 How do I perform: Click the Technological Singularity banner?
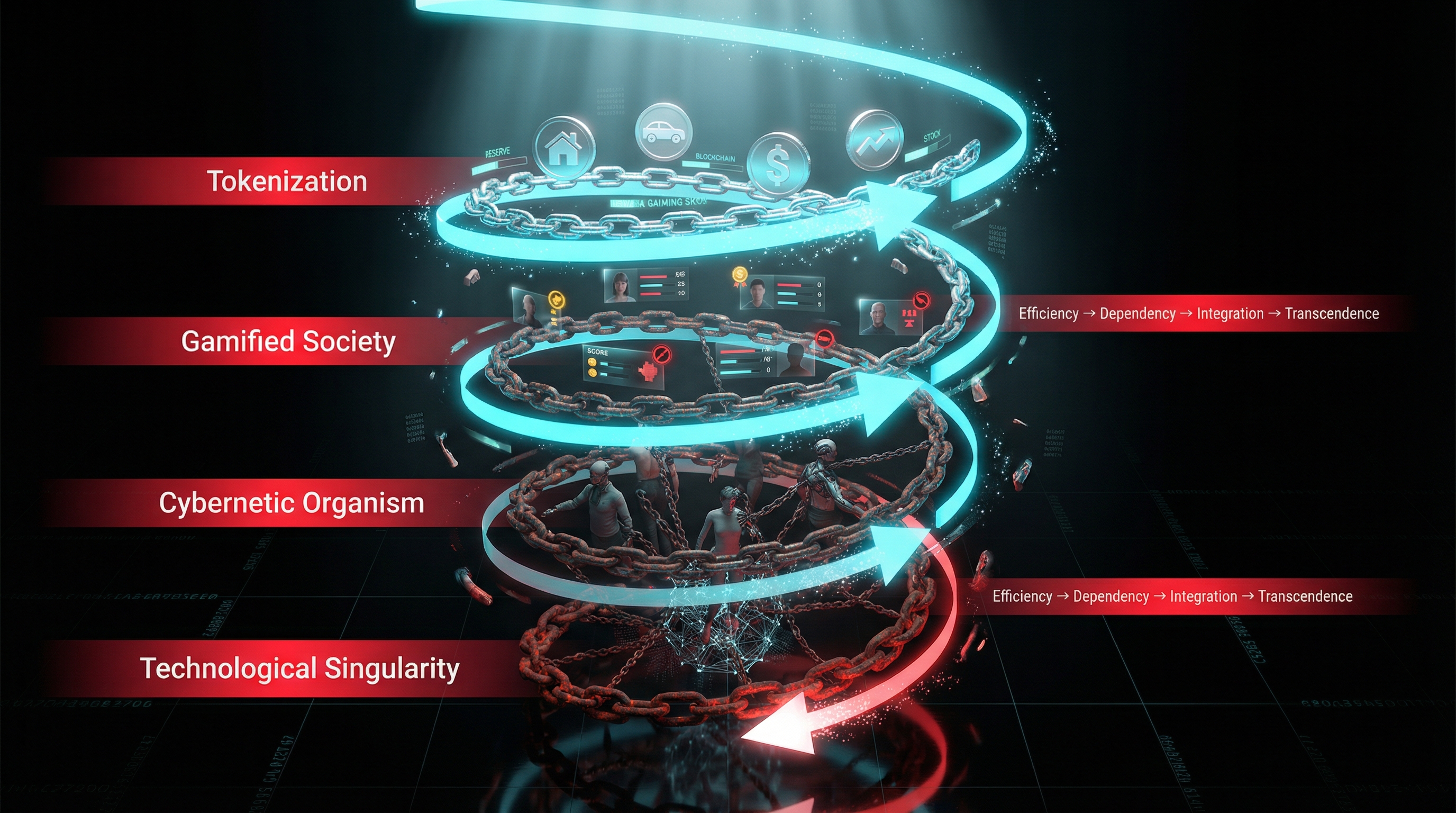[x=299, y=669]
